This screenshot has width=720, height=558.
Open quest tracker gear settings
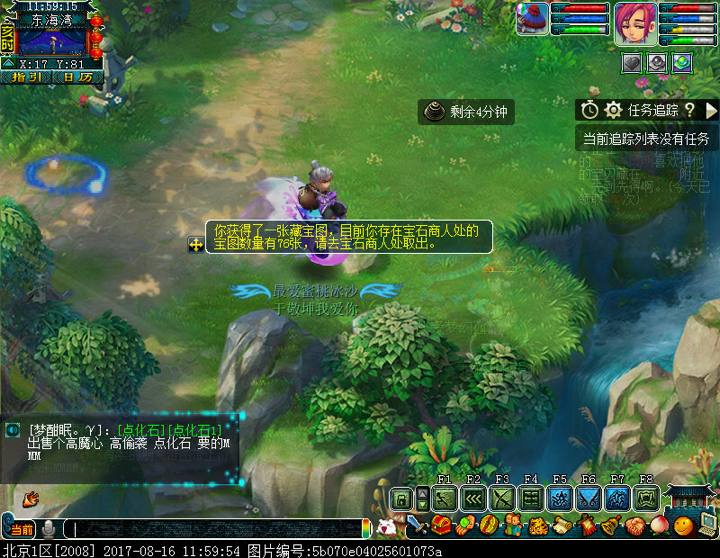point(613,110)
